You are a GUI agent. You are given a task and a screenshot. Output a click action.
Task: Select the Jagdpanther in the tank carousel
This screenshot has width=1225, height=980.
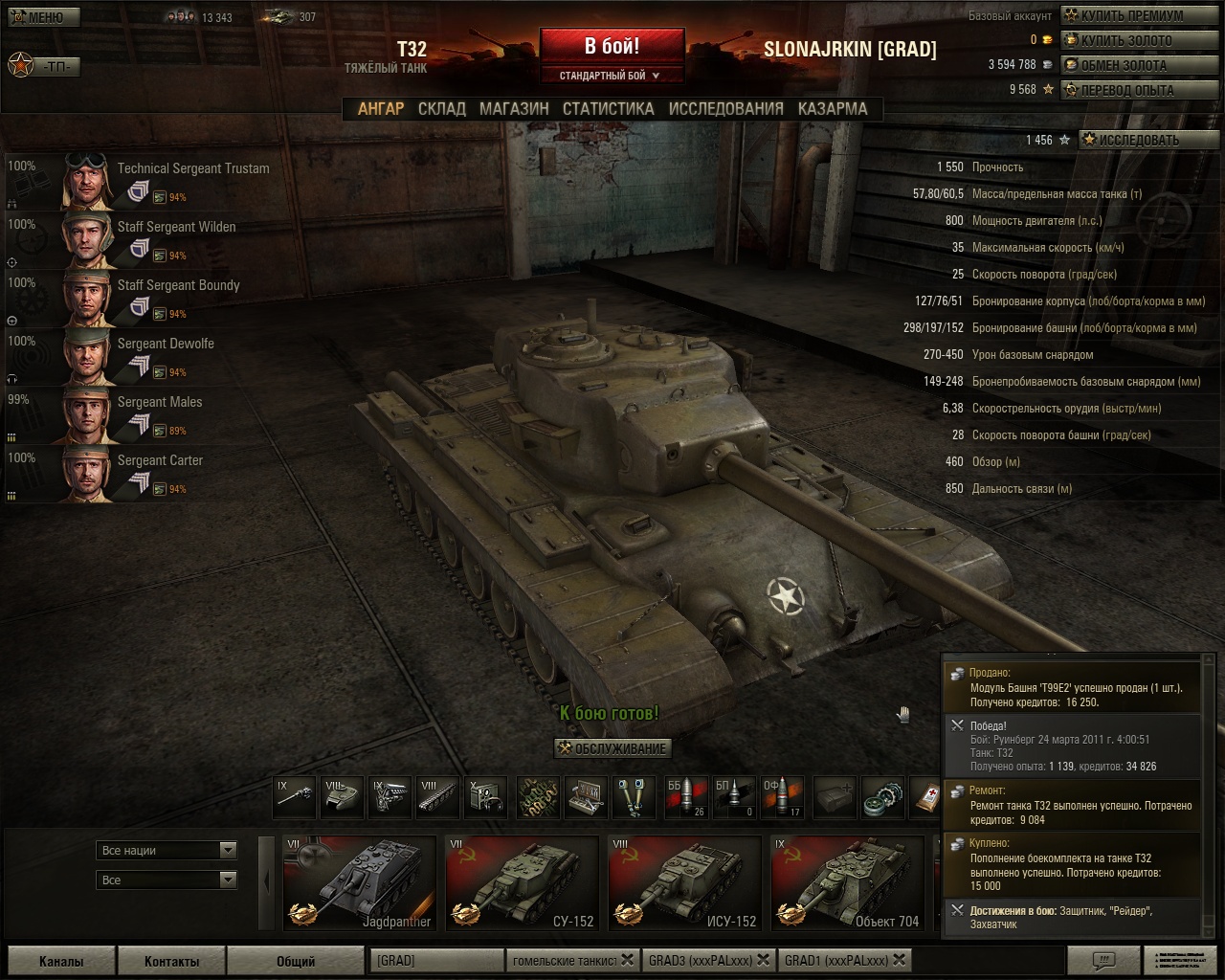[359, 883]
